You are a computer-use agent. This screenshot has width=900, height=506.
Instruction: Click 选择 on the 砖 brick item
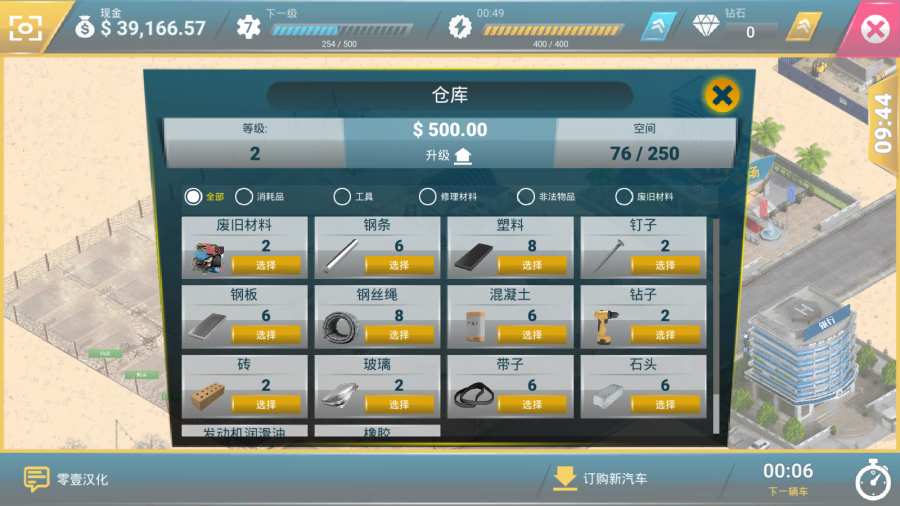[266, 404]
